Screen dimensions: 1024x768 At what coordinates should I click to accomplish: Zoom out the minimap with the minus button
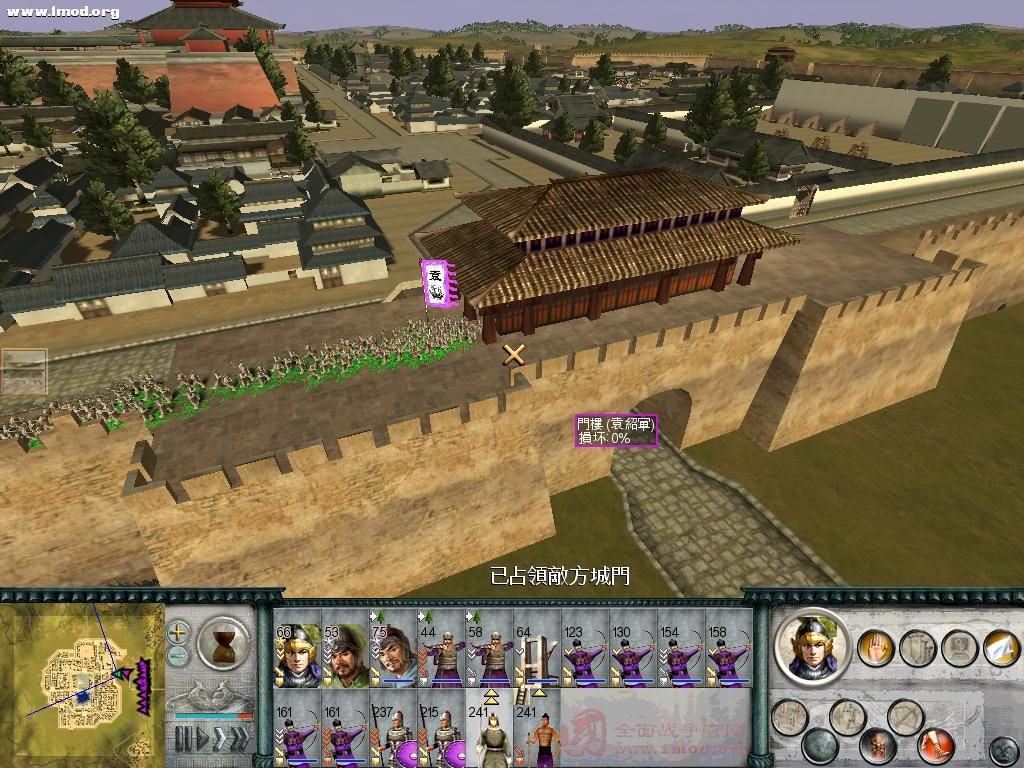coord(178,657)
